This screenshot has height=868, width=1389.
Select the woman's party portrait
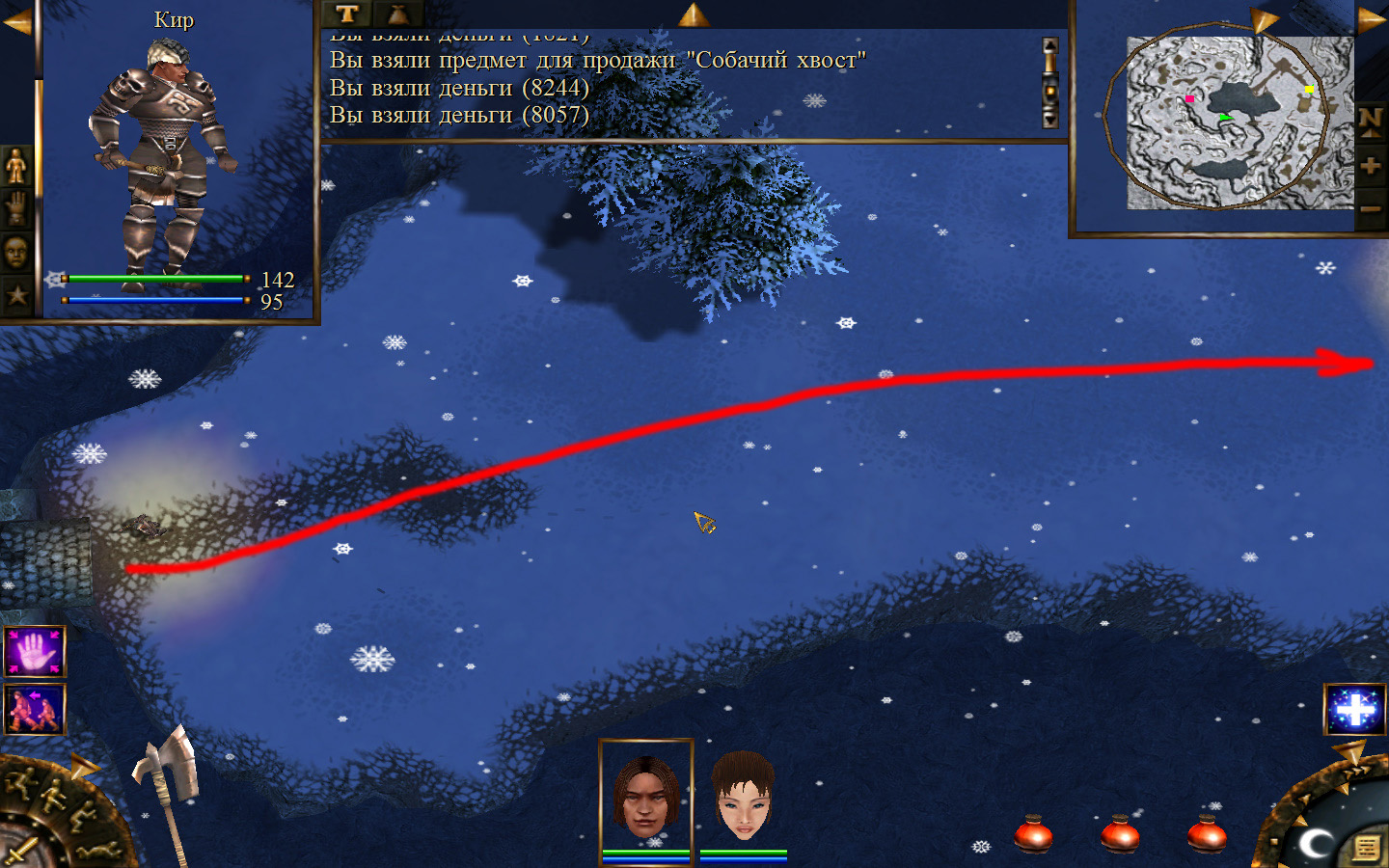743,798
